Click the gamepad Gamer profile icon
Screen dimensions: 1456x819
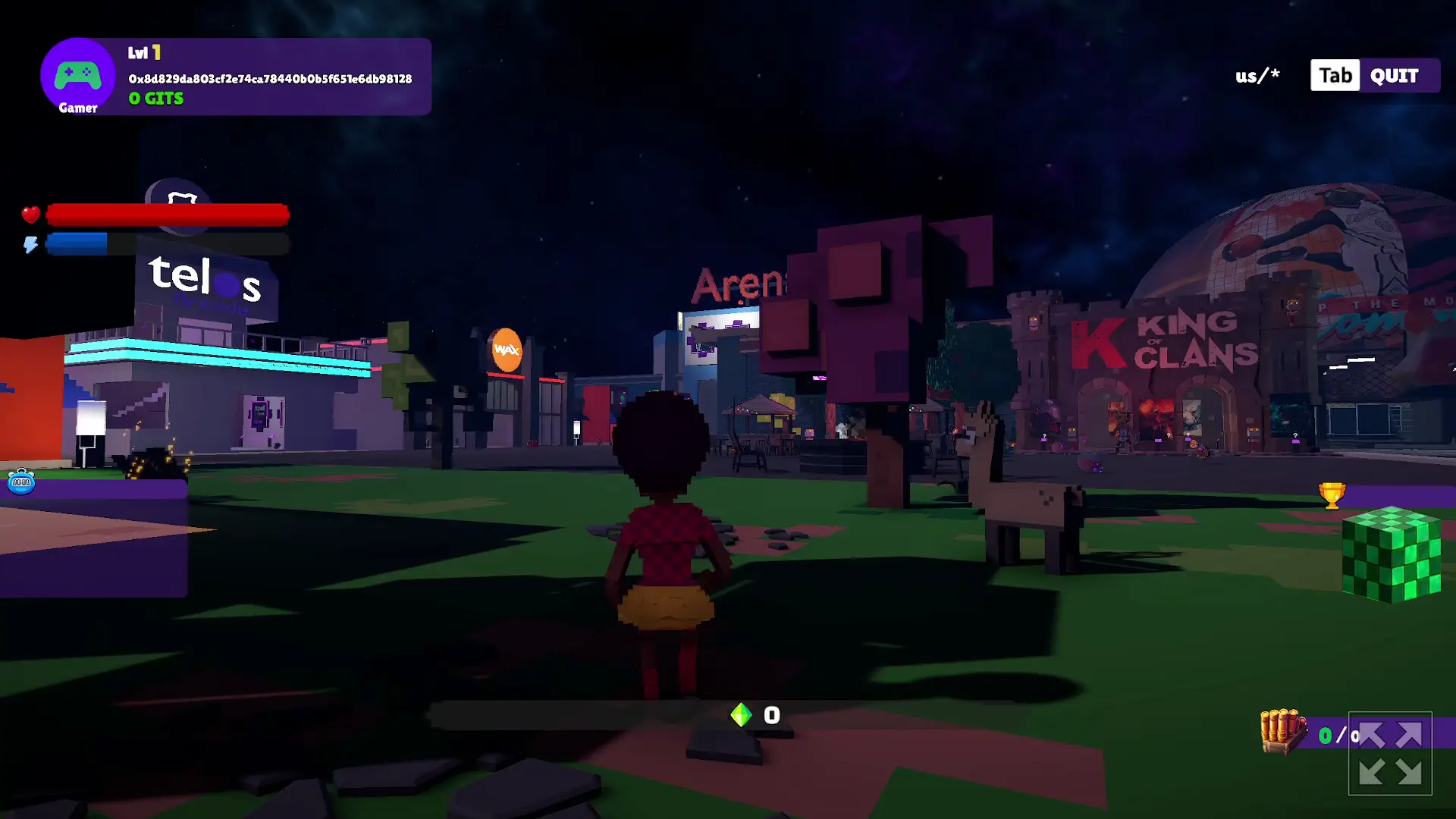point(78,74)
